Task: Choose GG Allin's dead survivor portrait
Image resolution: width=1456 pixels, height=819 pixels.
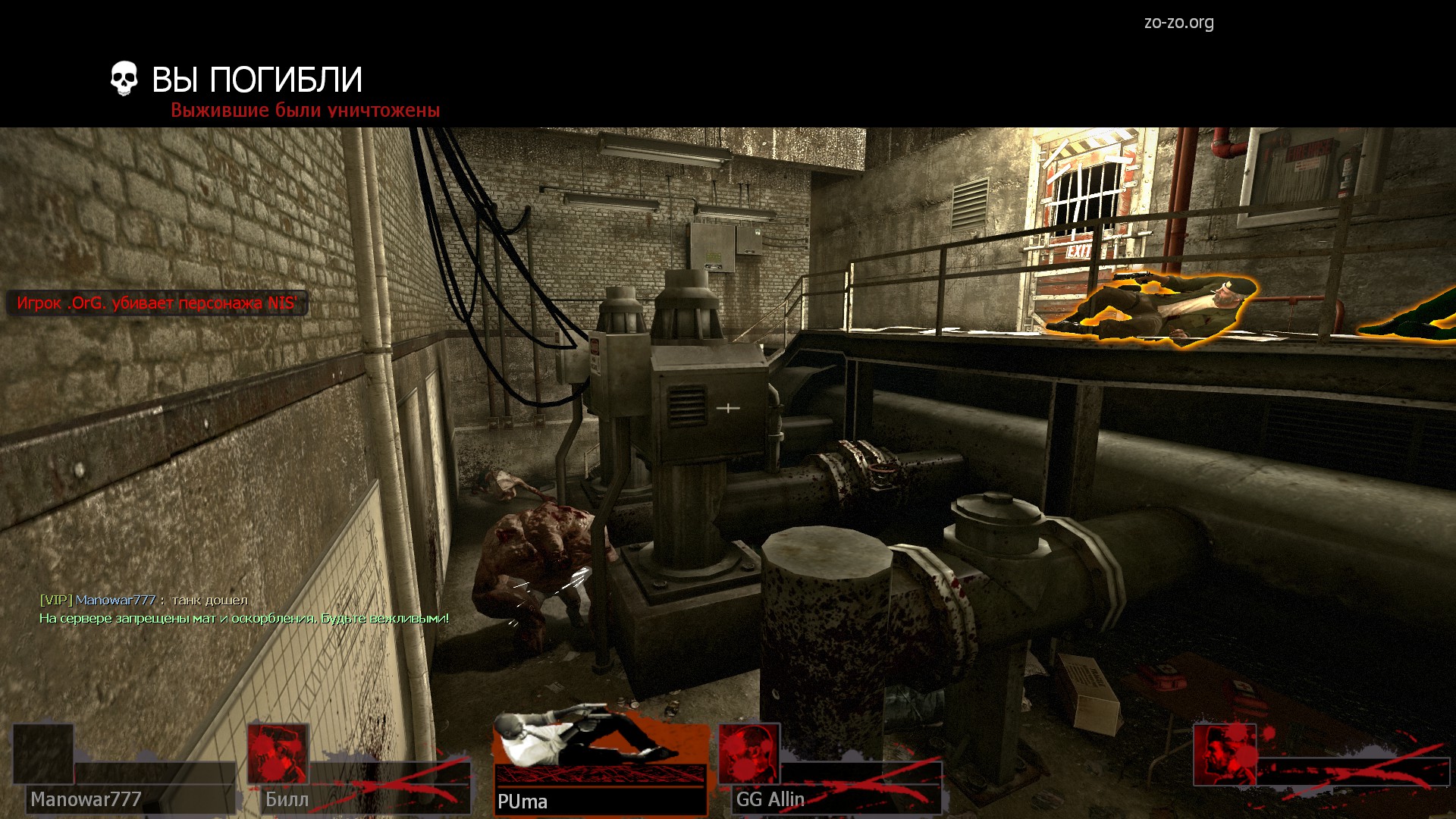Action: coord(748,754)
